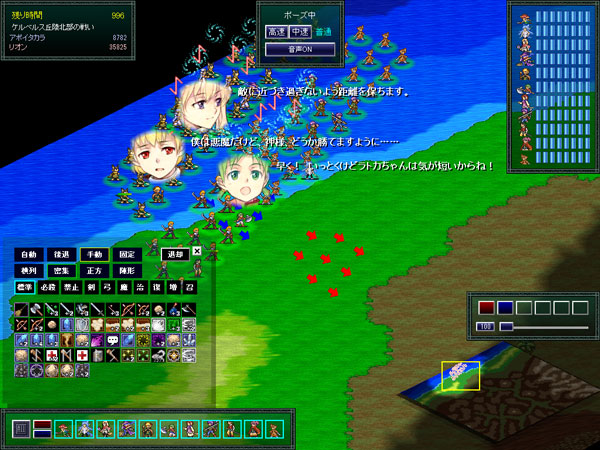Image resolution: width=600 pixels, height=450 pixels.
Task: Click the speech bubble skill icon
Action: (113, 341)
